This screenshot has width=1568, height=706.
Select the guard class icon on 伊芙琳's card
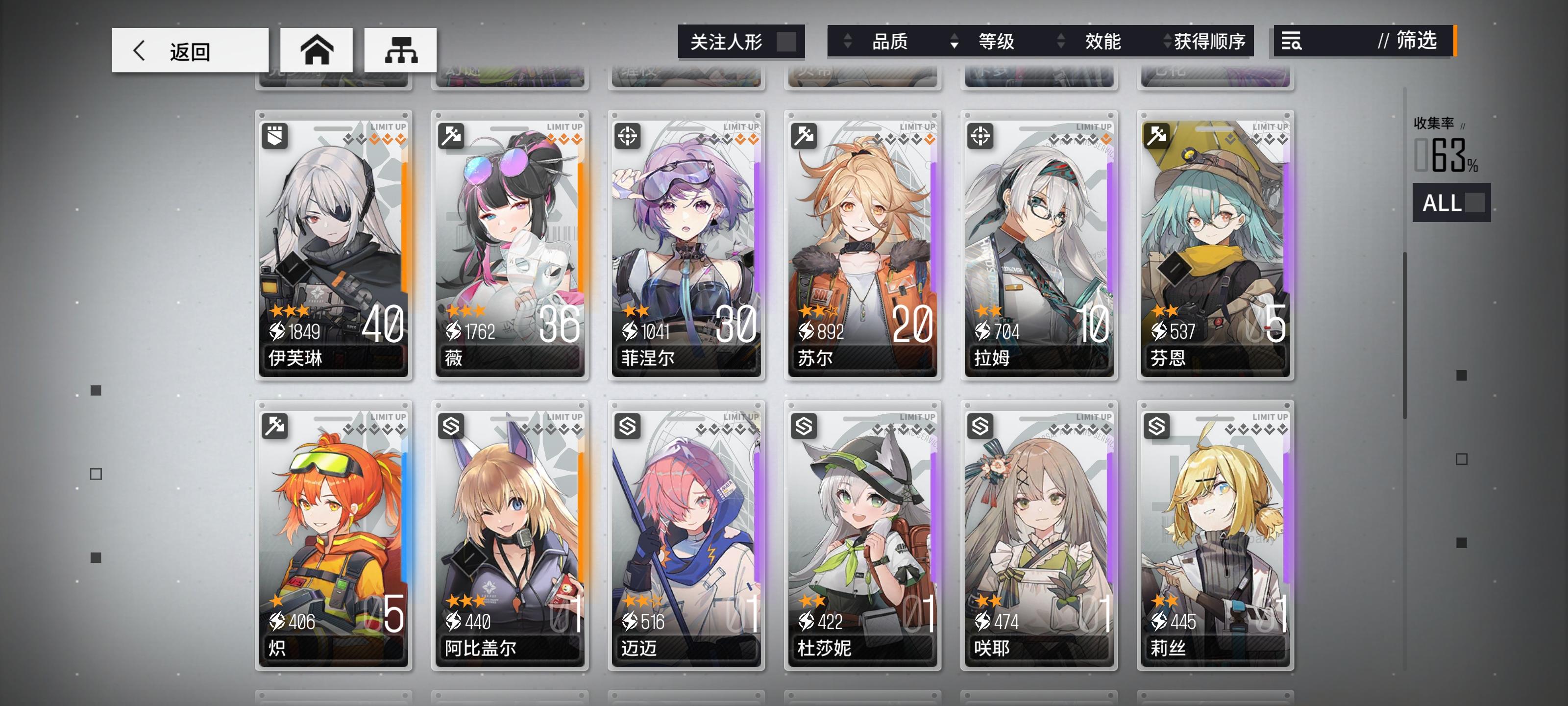(x=275, y=135)
